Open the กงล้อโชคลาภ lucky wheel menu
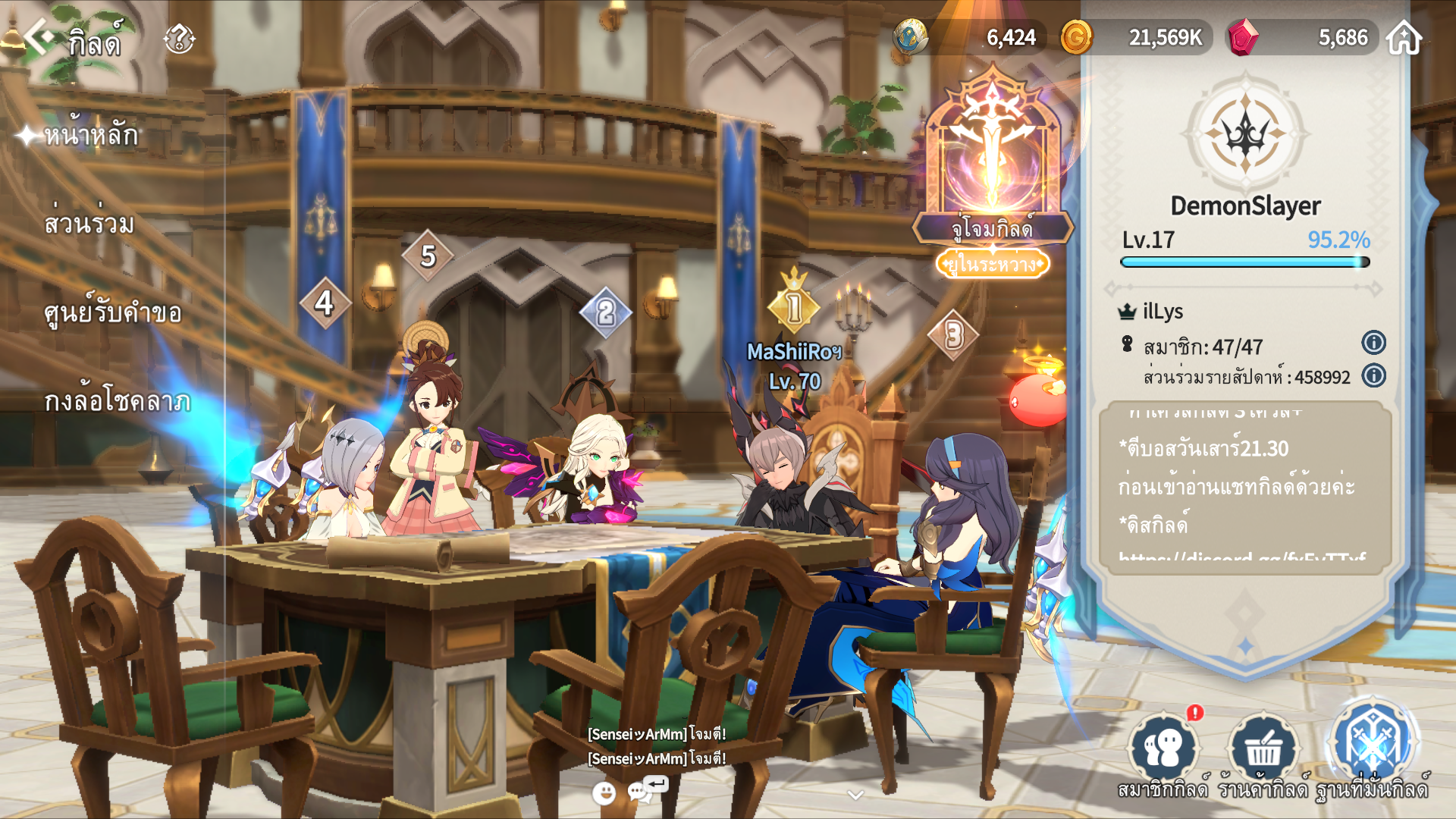Image resolution: width=1456 pixels, height=819 pixels. pos(118,401)
